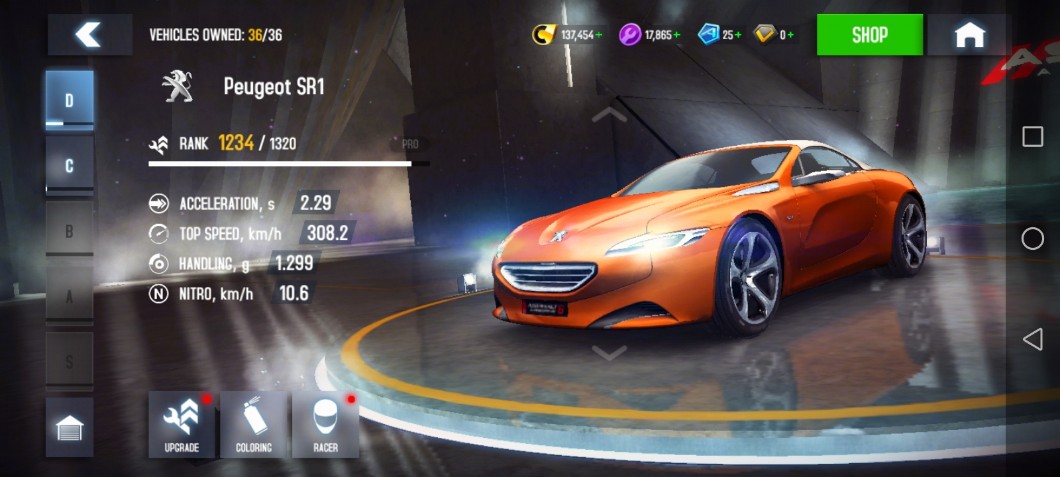Select the Racer button
This screenshot has height=477, width=1060.
[325, 425]
